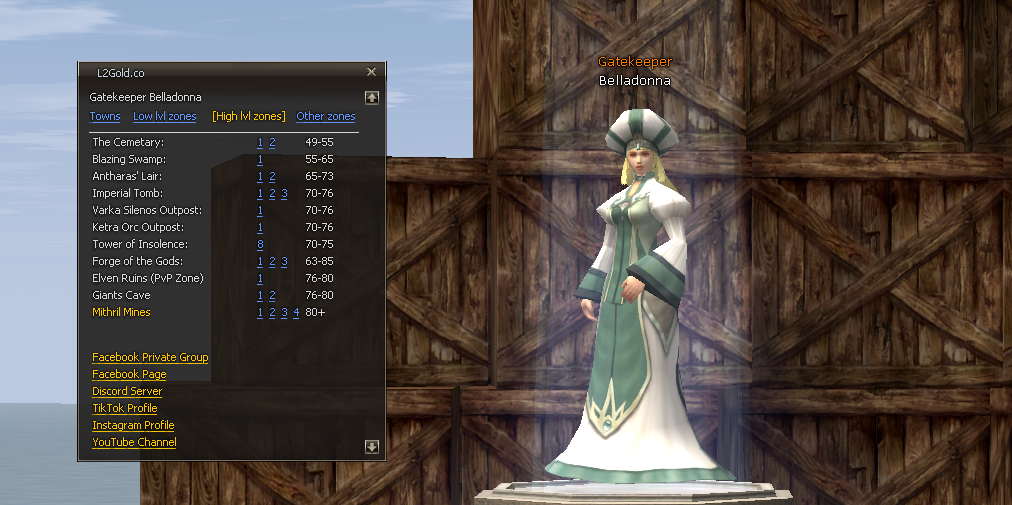The image size is (1012, 505).
Task: Pick Forge of the Gods spot 2
Action: coord(272,262)
